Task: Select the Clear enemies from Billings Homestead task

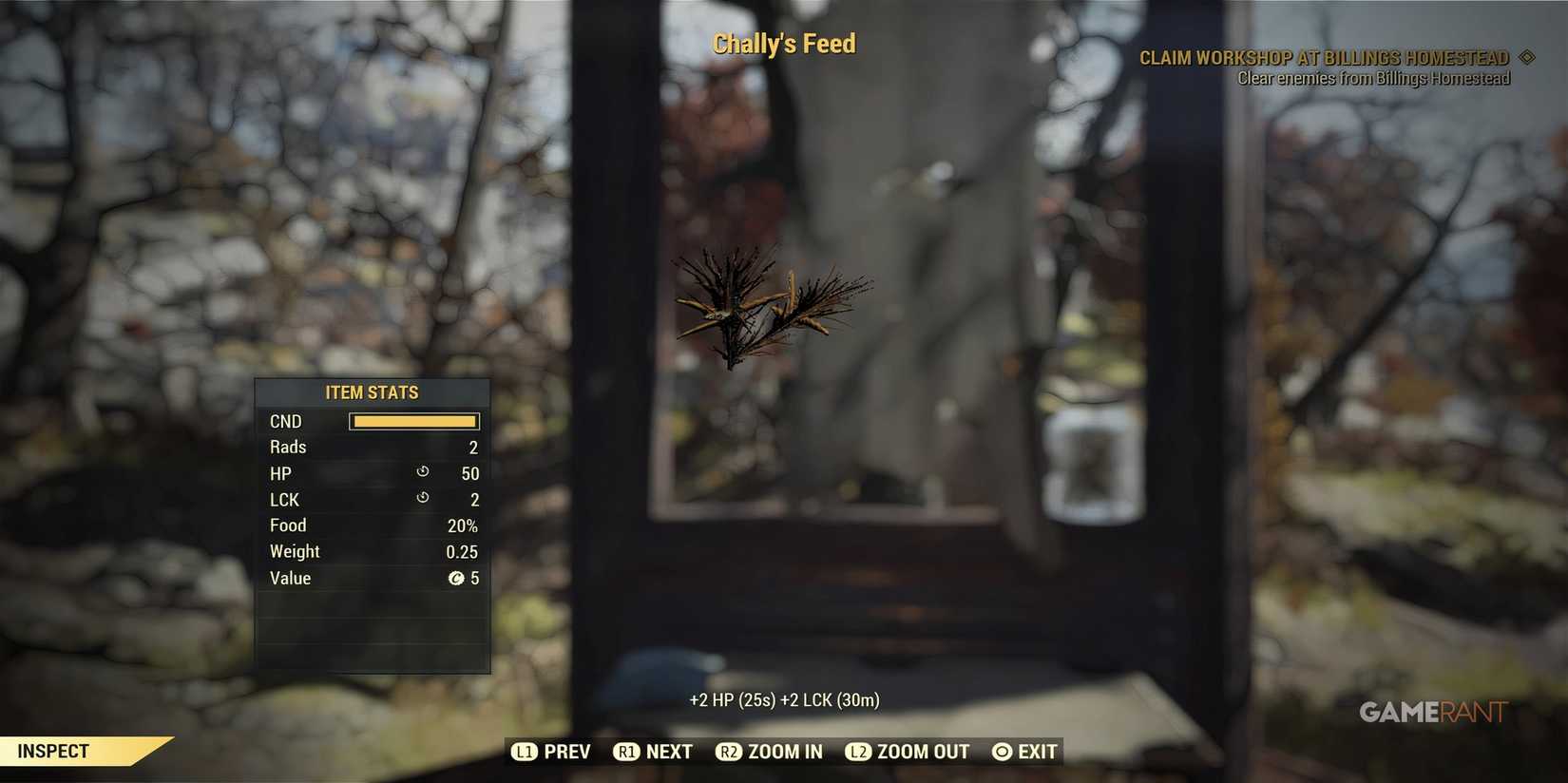Action: tap(1372, 78)
